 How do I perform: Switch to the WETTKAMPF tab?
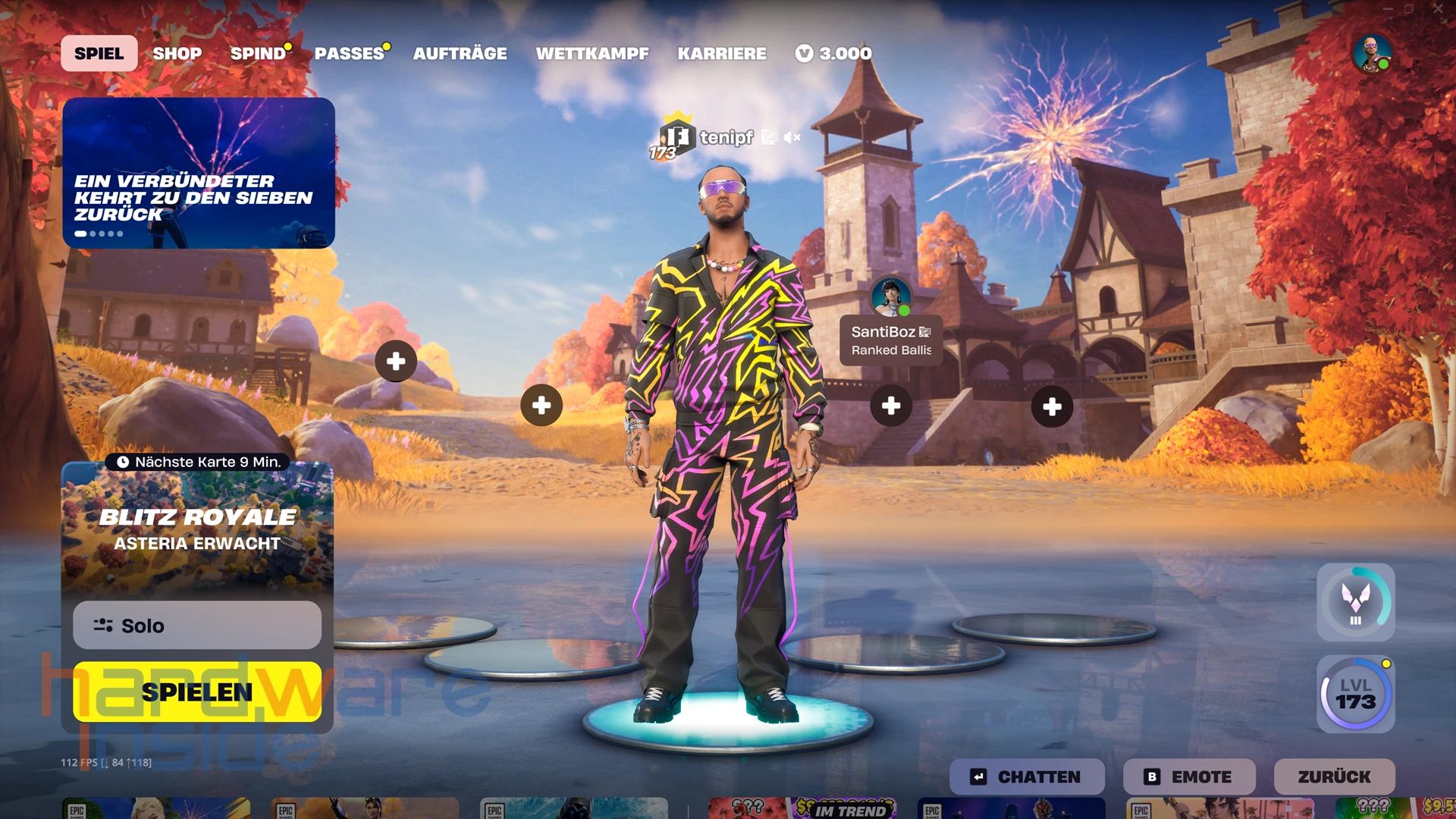pos(592,53)
